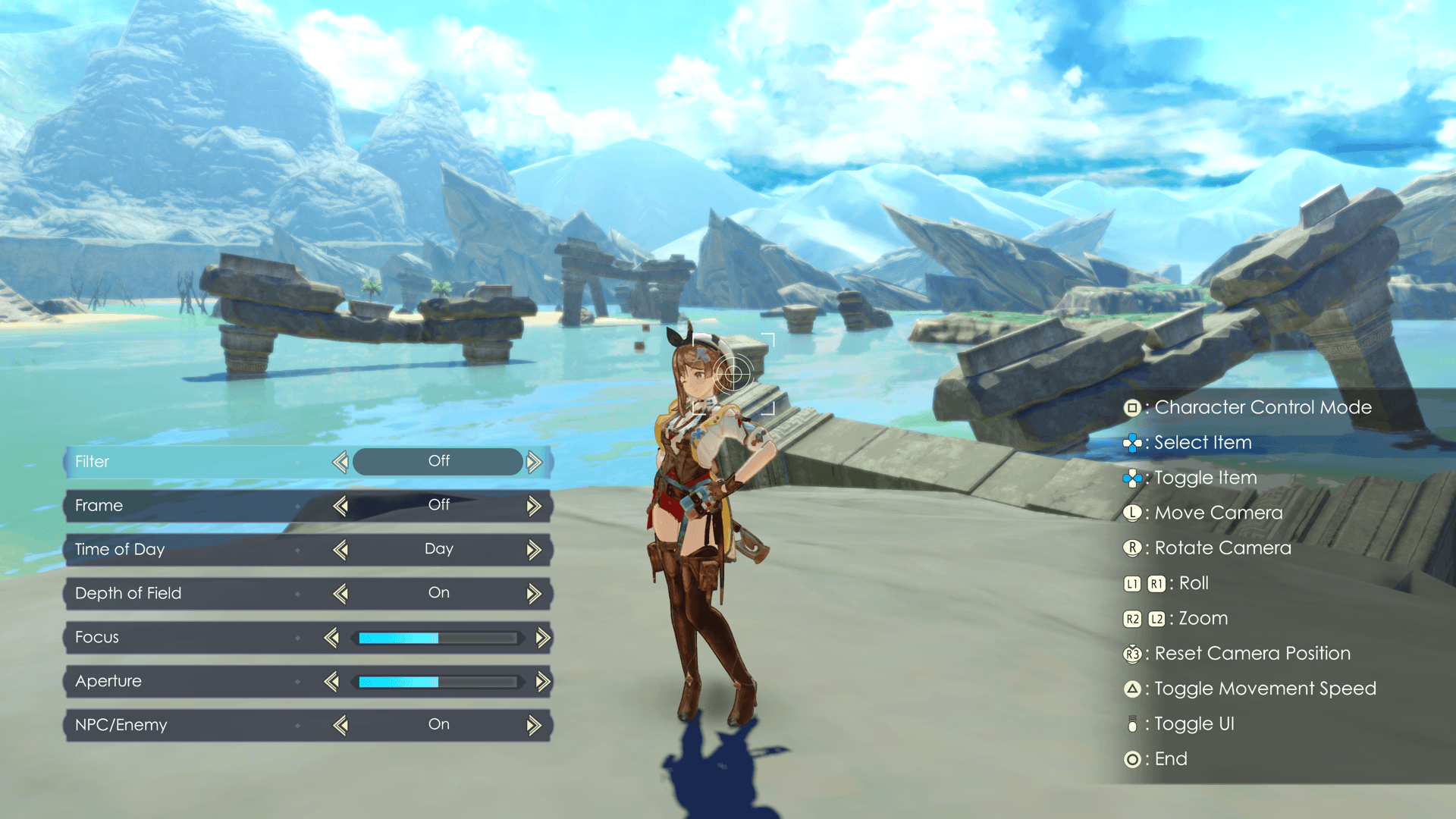Decrease Aperture with its left arrow
The width and height of the screenshot is (1456, 819).
coord(331,682)
